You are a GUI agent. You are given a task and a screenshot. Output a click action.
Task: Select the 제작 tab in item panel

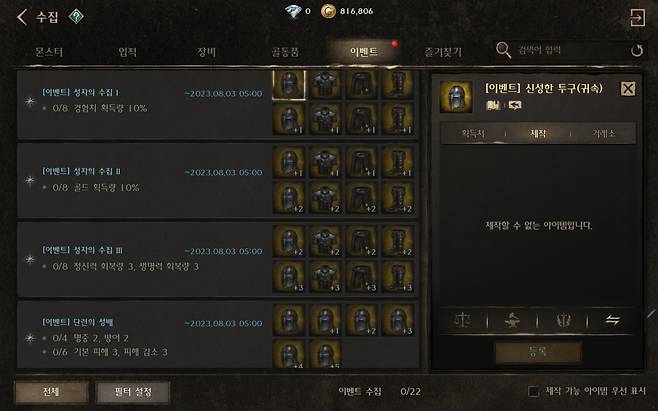538,133
